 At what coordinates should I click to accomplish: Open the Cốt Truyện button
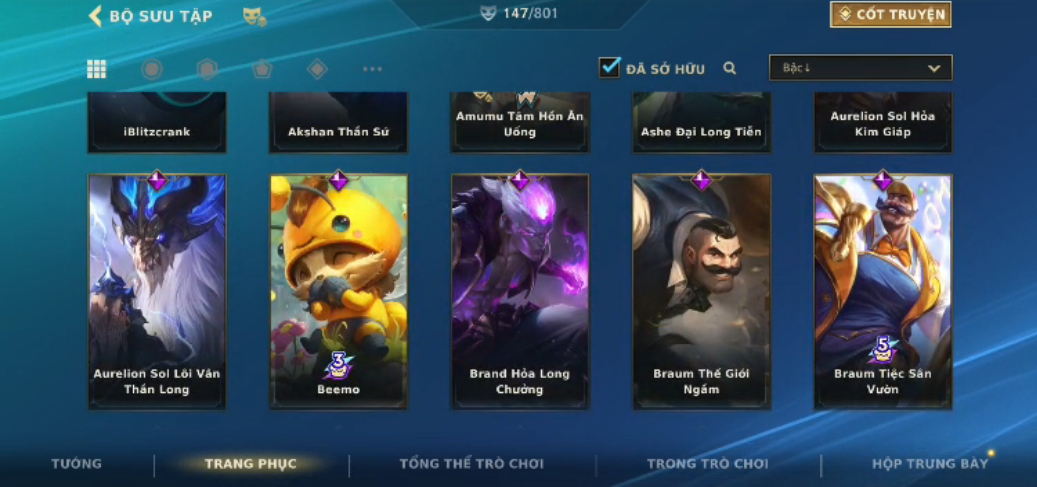pyautogui.click(x=890, y=15)
